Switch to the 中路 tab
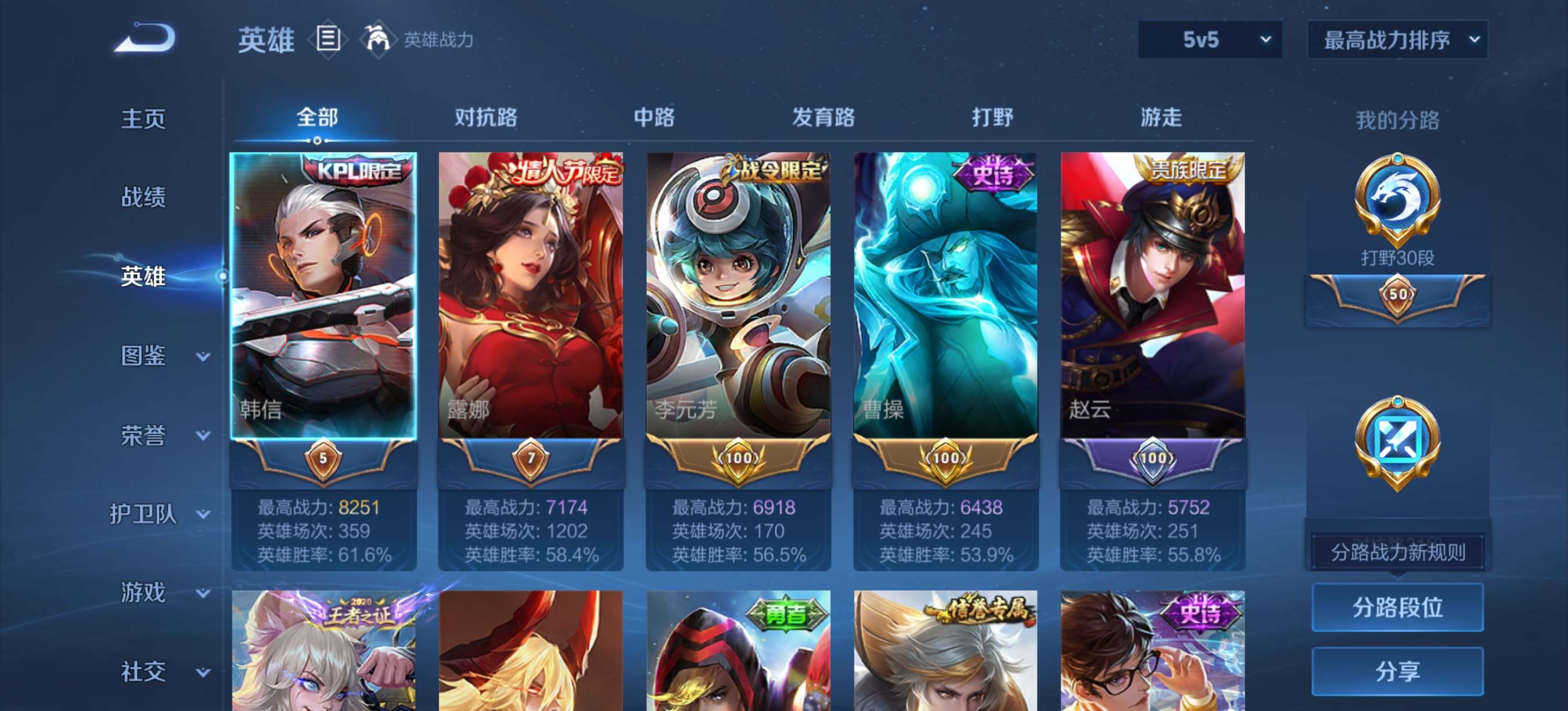Image resolution: width=1568 pixels, height=711 pixels. point(654,117)
